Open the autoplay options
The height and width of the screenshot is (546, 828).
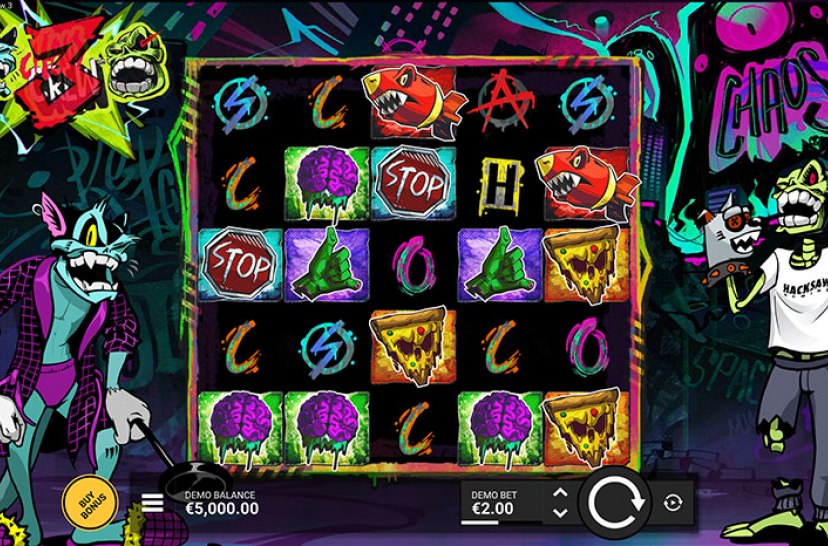672,502
